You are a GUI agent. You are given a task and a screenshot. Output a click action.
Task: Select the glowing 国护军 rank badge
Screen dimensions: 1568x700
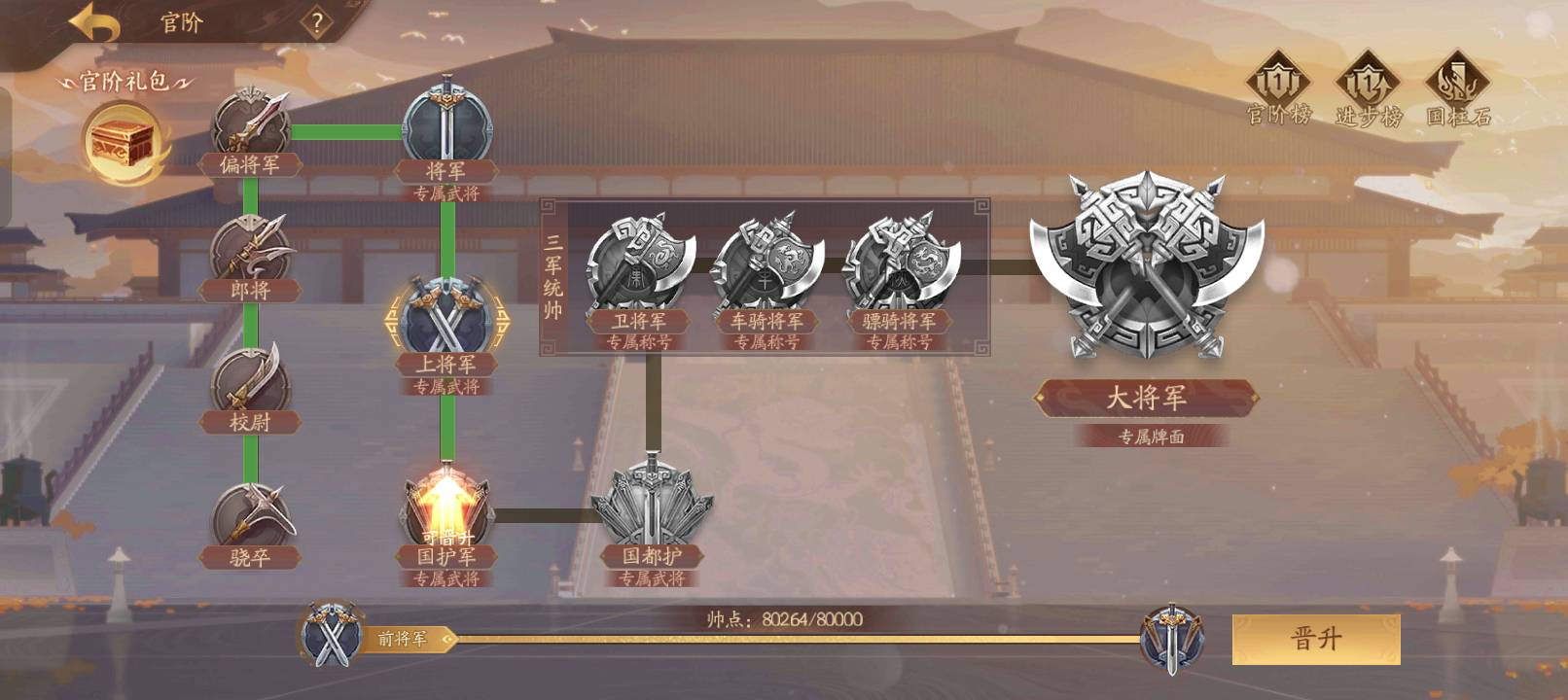(446, 511)
